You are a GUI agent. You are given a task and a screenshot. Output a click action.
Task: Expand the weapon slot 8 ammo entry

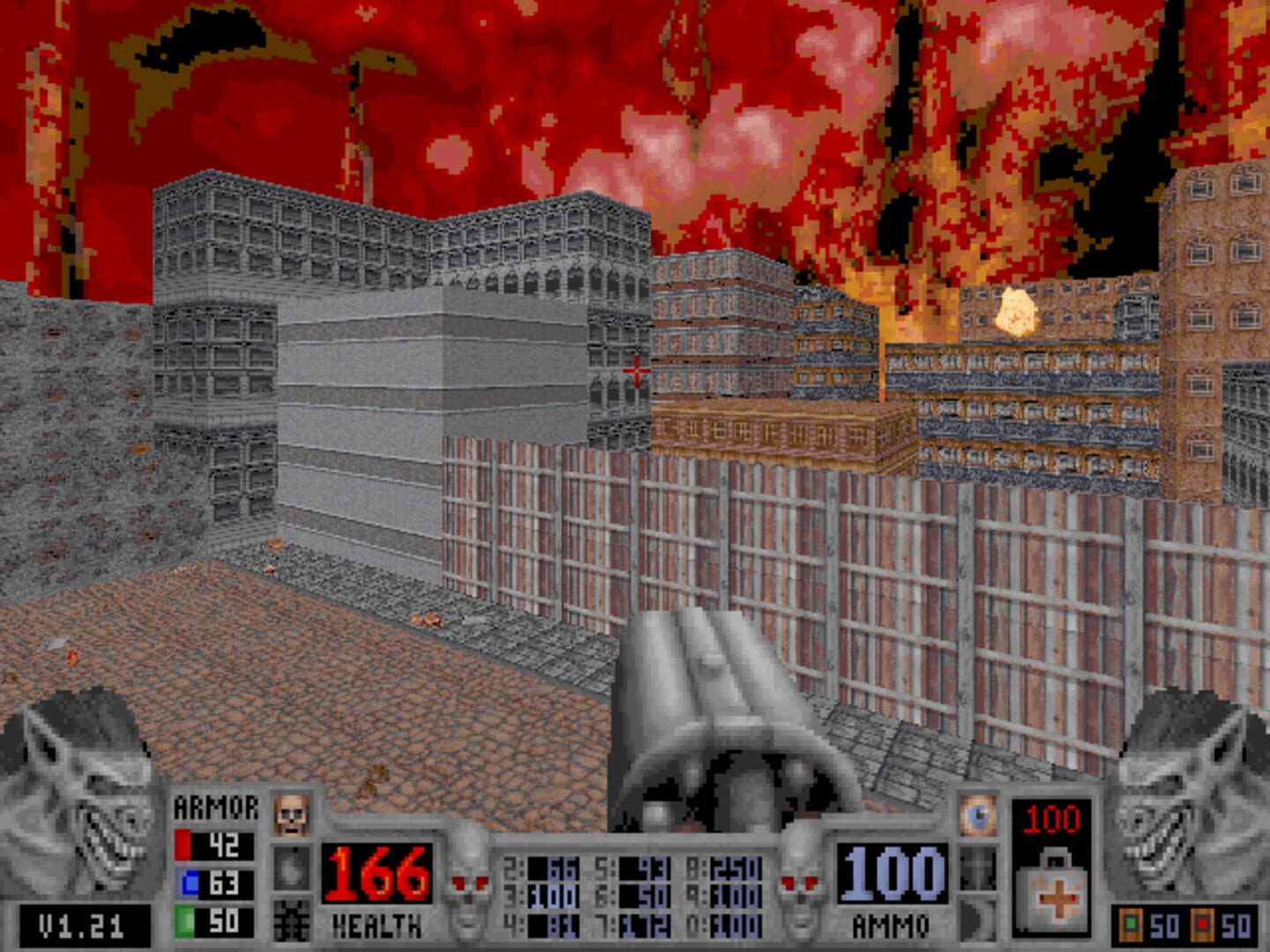click(725, 866)
